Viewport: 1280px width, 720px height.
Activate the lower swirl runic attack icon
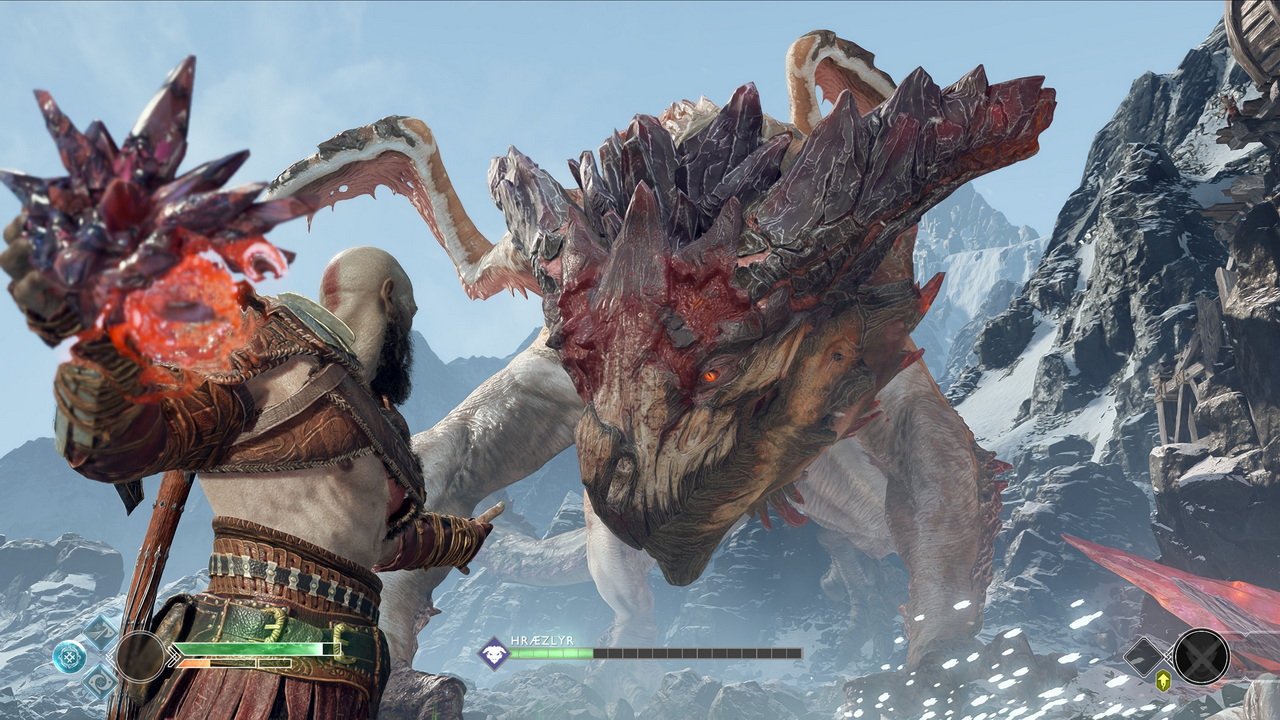[100, 681]
